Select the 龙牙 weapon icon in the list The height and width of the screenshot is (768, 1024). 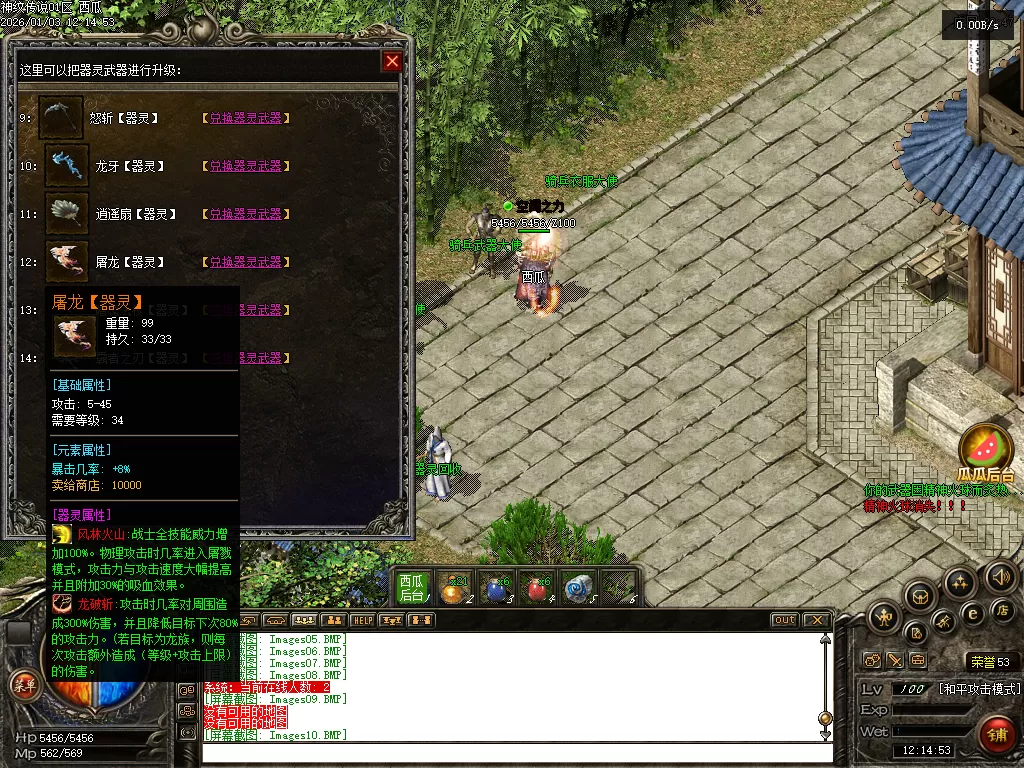[68, 166]
